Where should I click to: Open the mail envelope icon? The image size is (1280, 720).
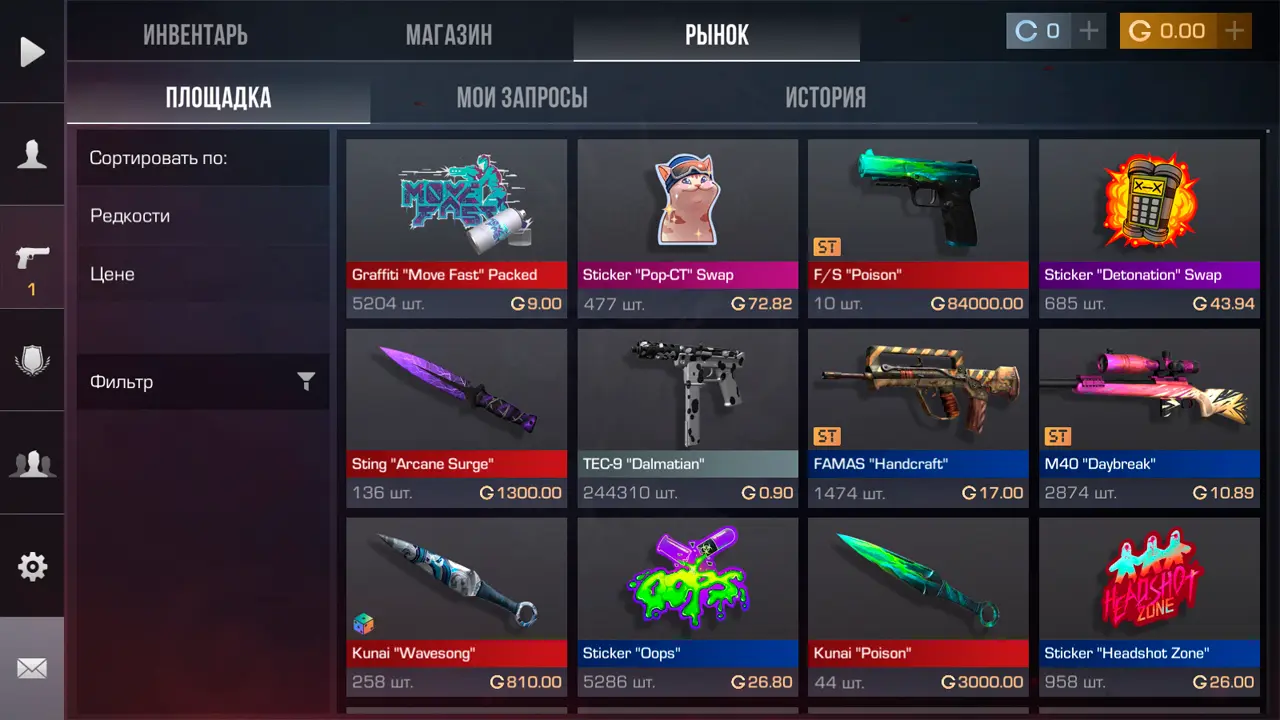point(32,668)
